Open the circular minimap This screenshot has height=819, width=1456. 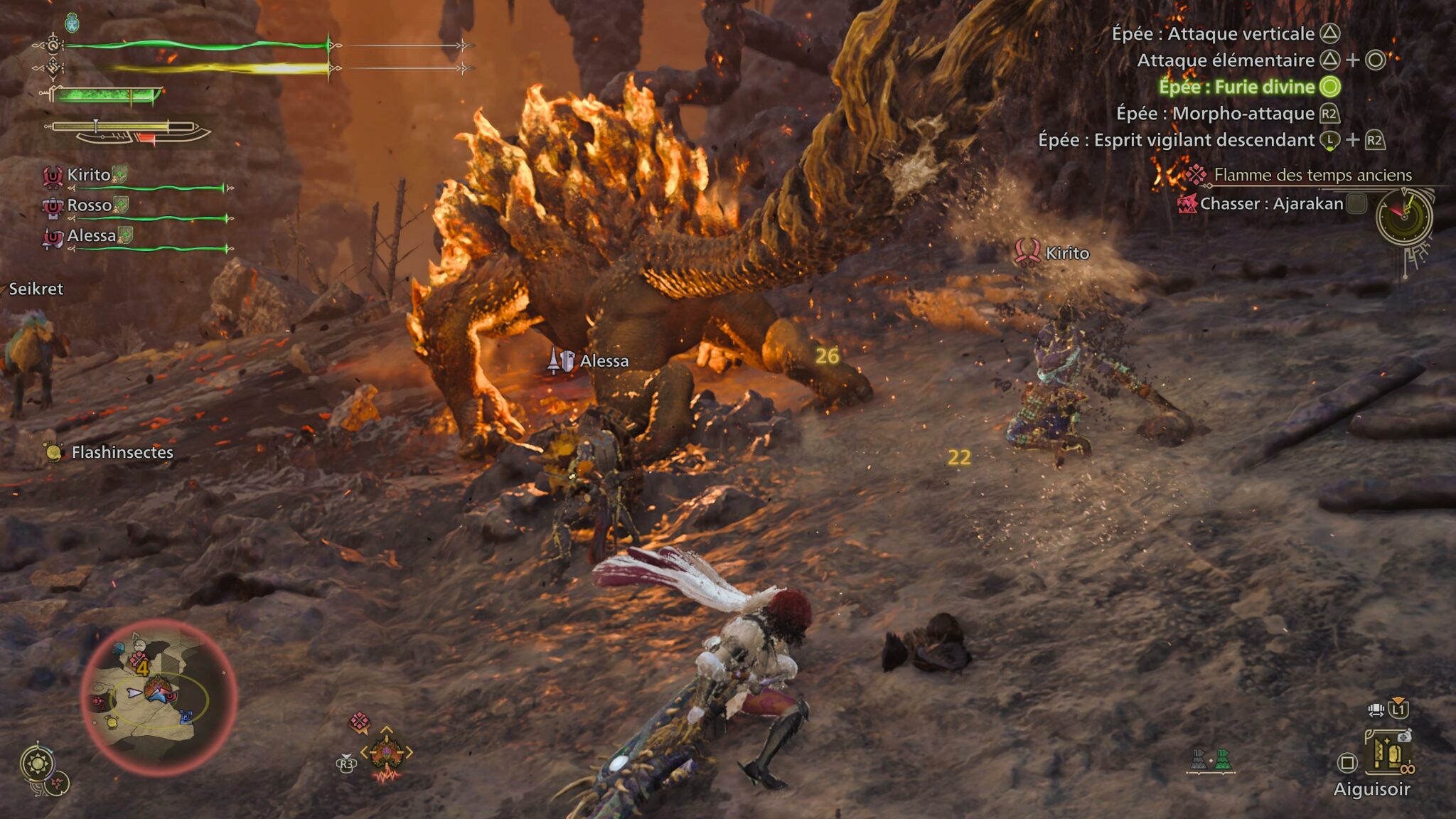pos(158,697)
